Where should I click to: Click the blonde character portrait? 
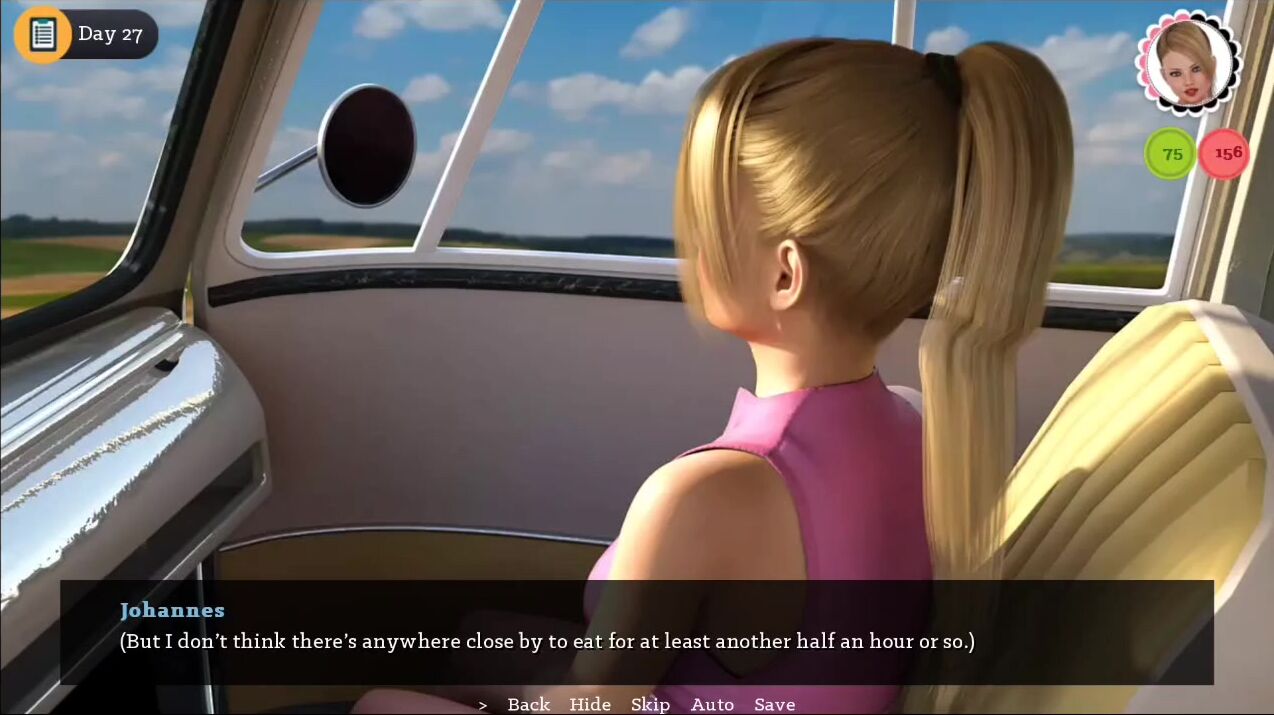[1188, 62]
